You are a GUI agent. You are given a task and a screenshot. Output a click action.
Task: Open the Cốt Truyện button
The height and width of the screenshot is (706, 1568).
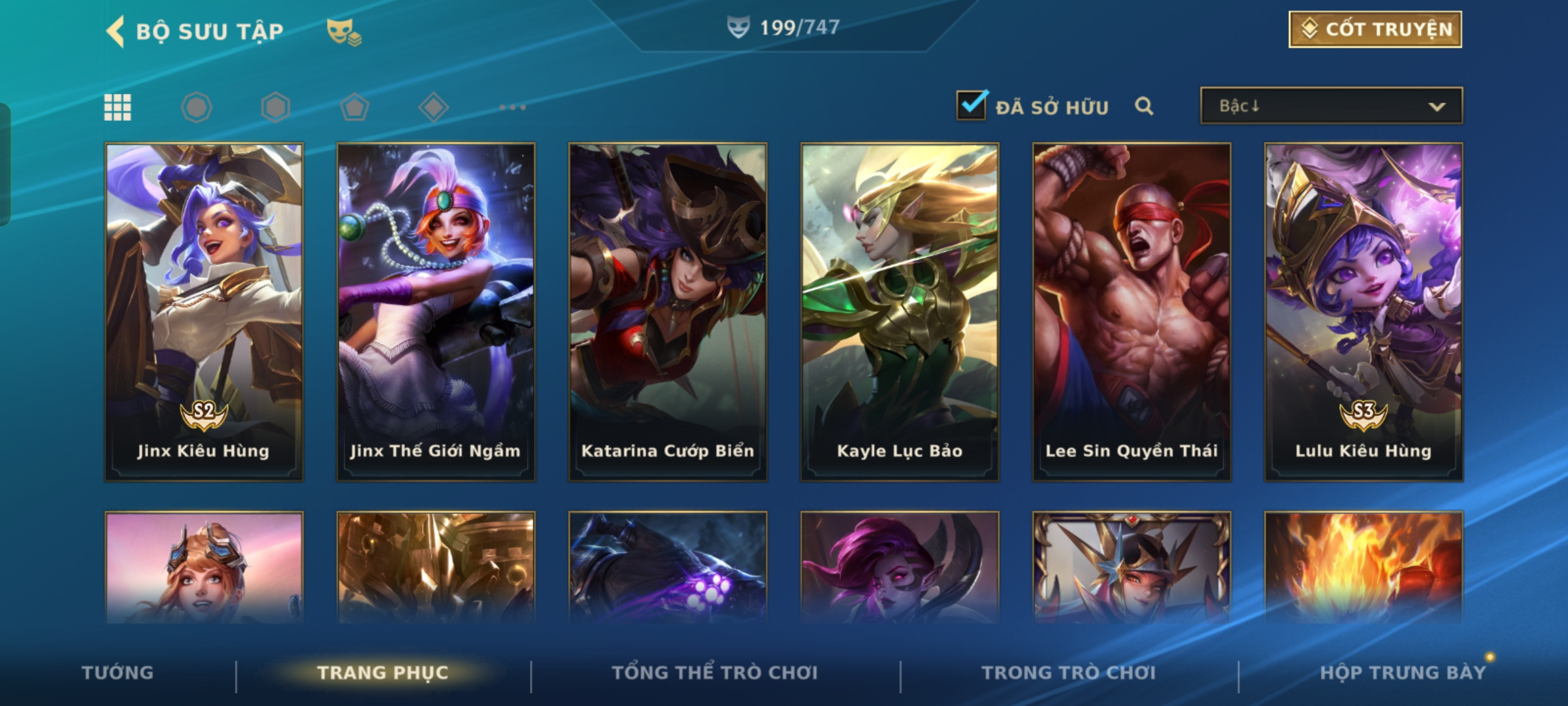point(1375,29)
